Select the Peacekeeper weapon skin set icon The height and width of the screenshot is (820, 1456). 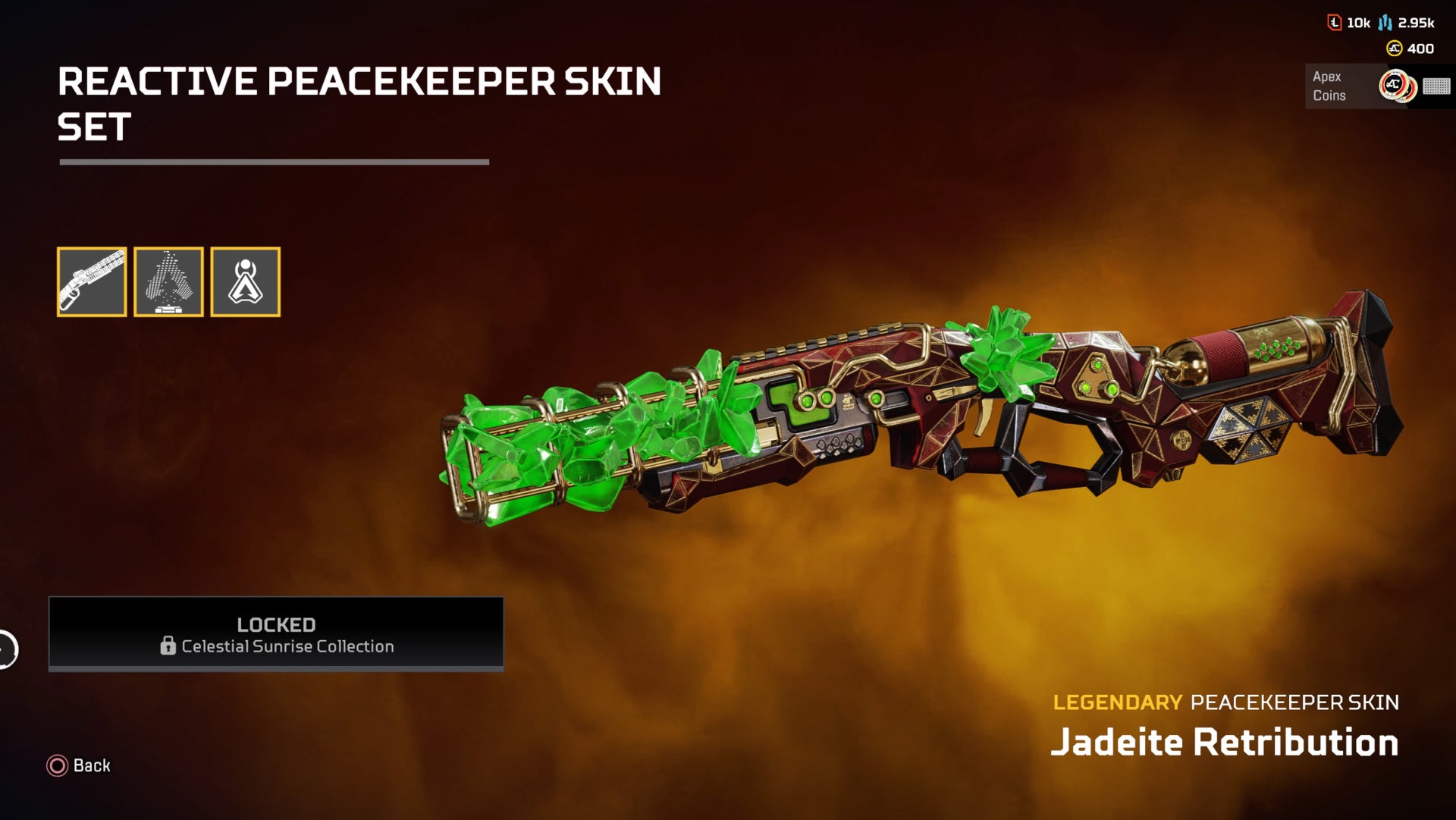coord(93,281)
